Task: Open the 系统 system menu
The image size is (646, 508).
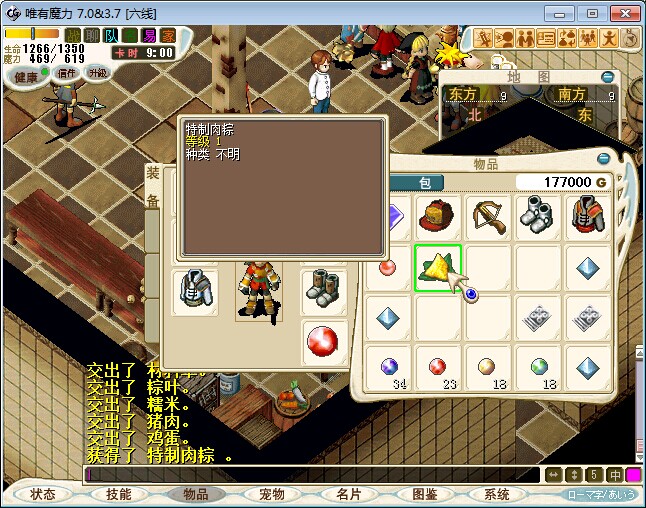Action: pos(497,494)
